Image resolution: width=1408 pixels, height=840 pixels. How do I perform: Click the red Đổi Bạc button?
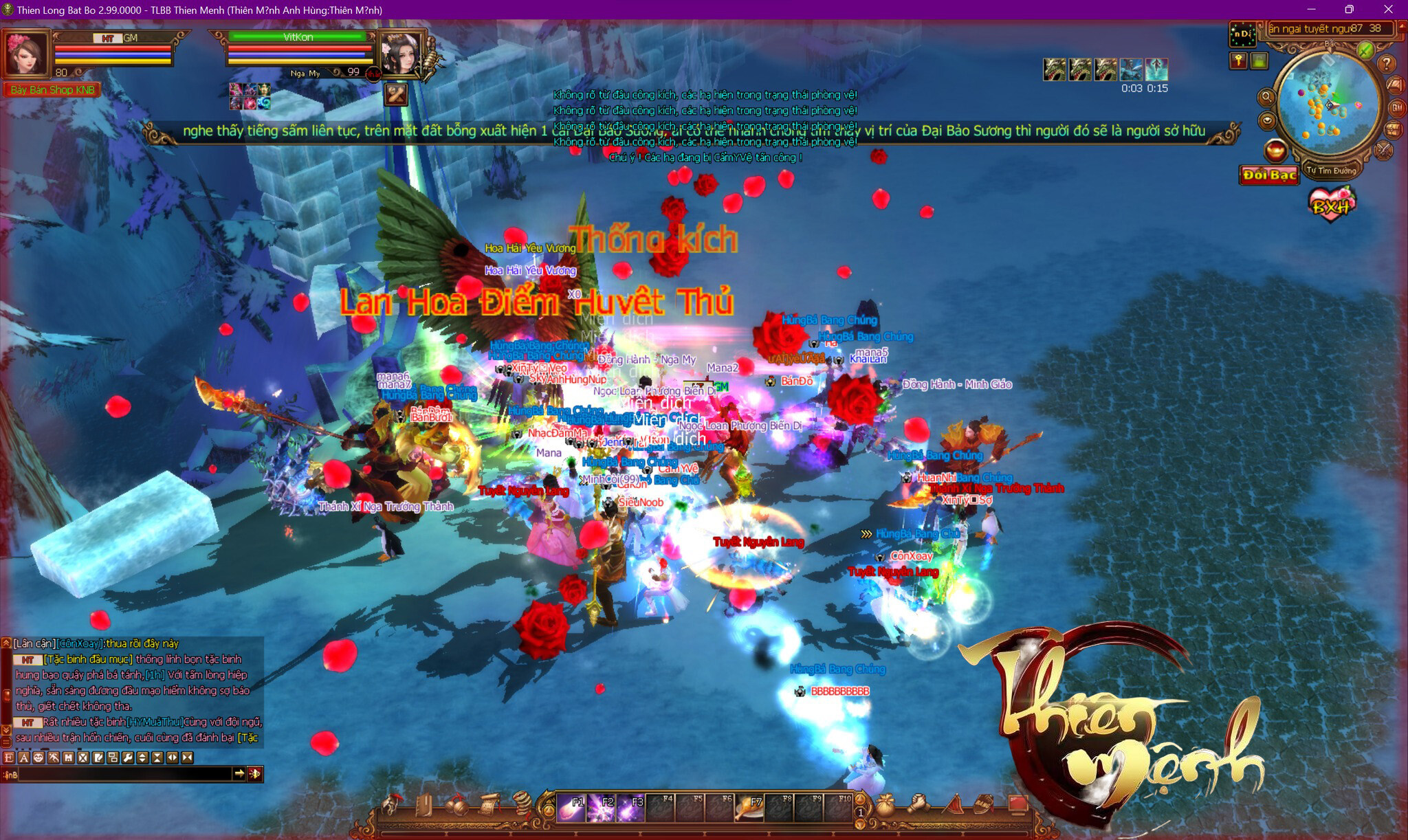pyautogui.click(x=1268, y=175)
